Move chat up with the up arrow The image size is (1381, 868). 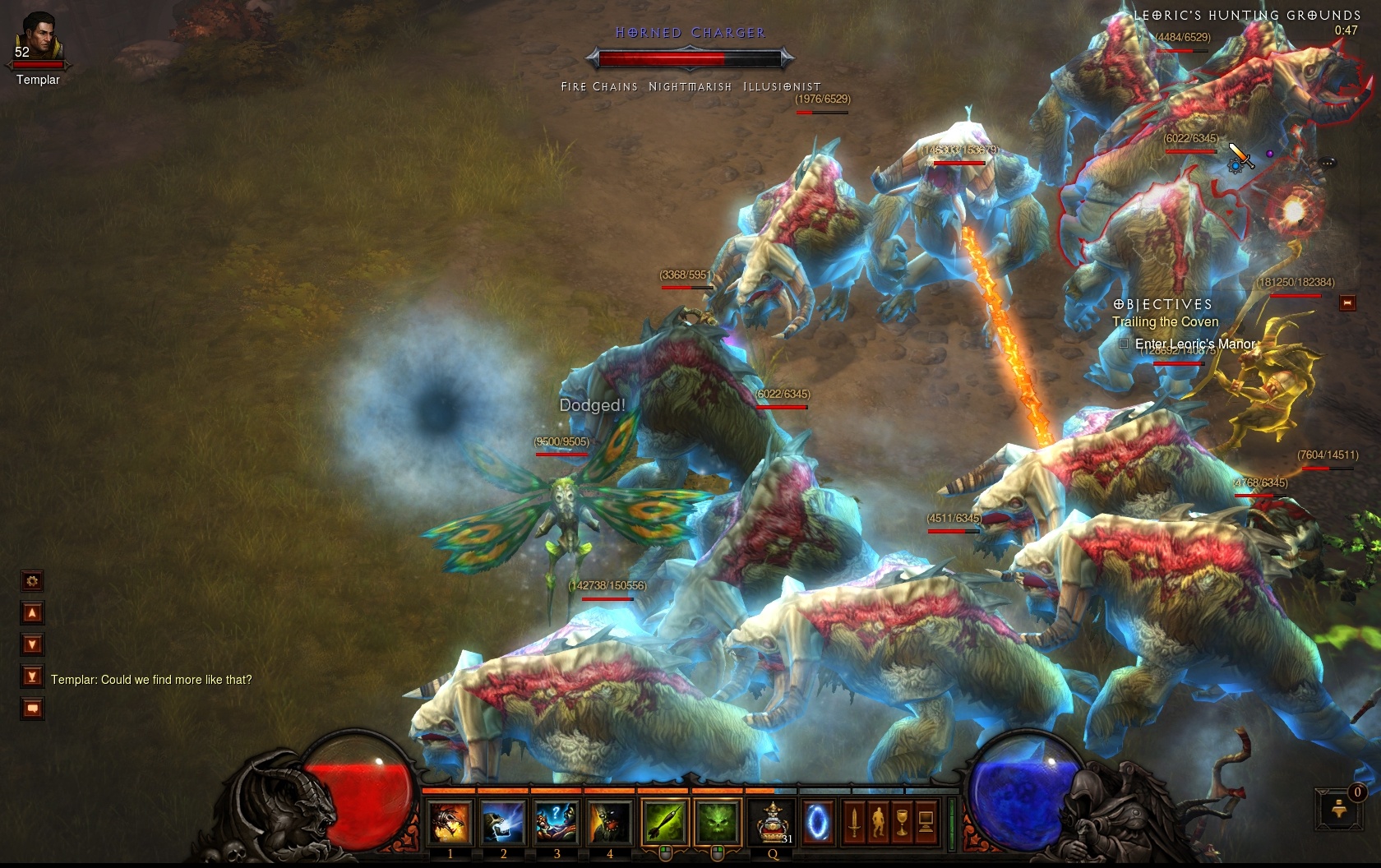(32, 612)
